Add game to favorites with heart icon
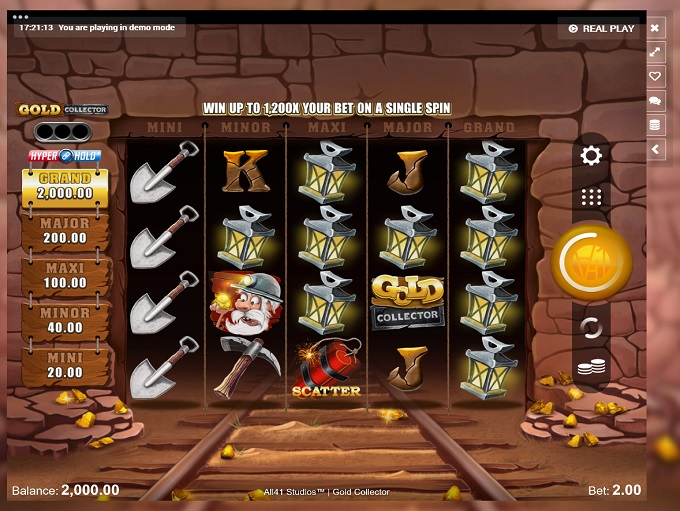Screen dimensions: 680x511 click(x=656, y=76)
